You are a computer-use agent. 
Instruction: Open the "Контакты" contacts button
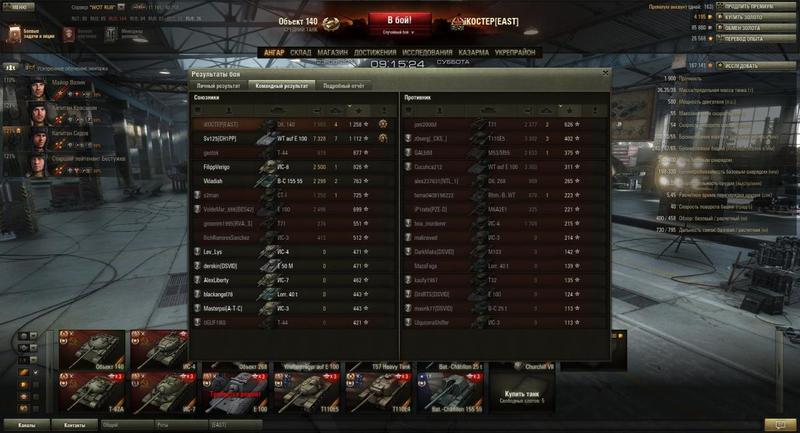74,425
